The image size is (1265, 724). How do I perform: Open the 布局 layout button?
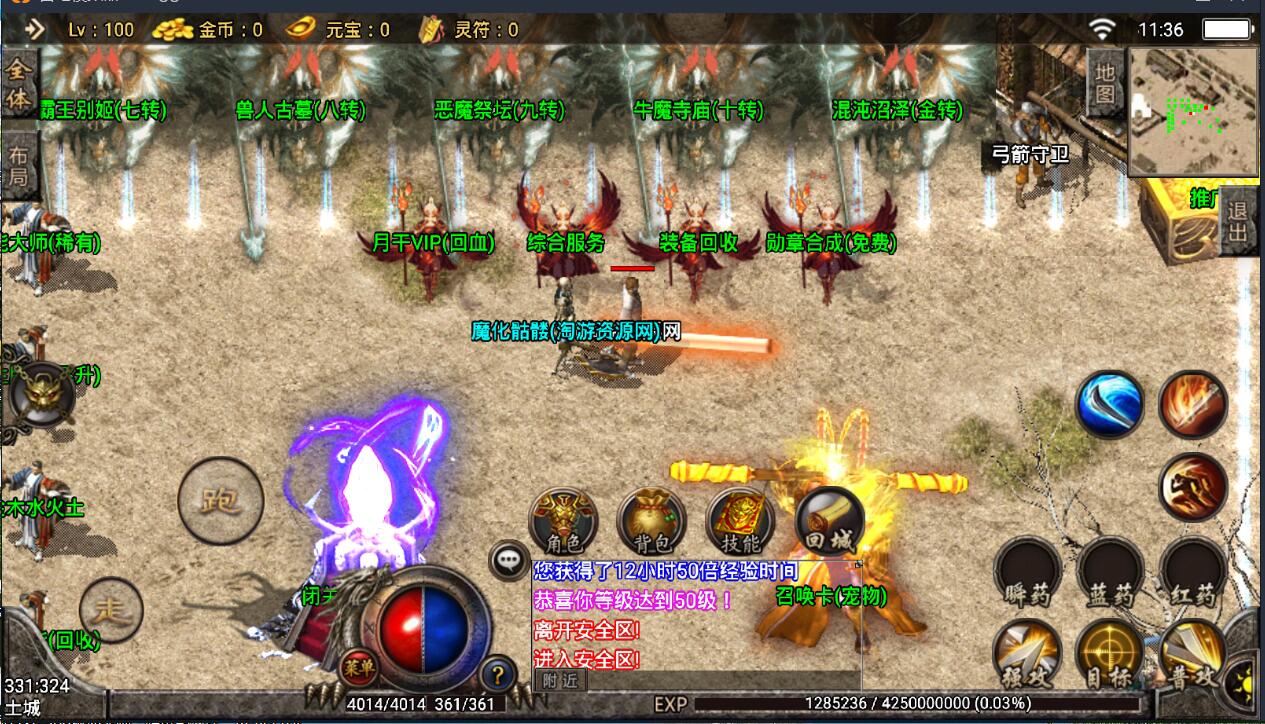tap(18, 167)
